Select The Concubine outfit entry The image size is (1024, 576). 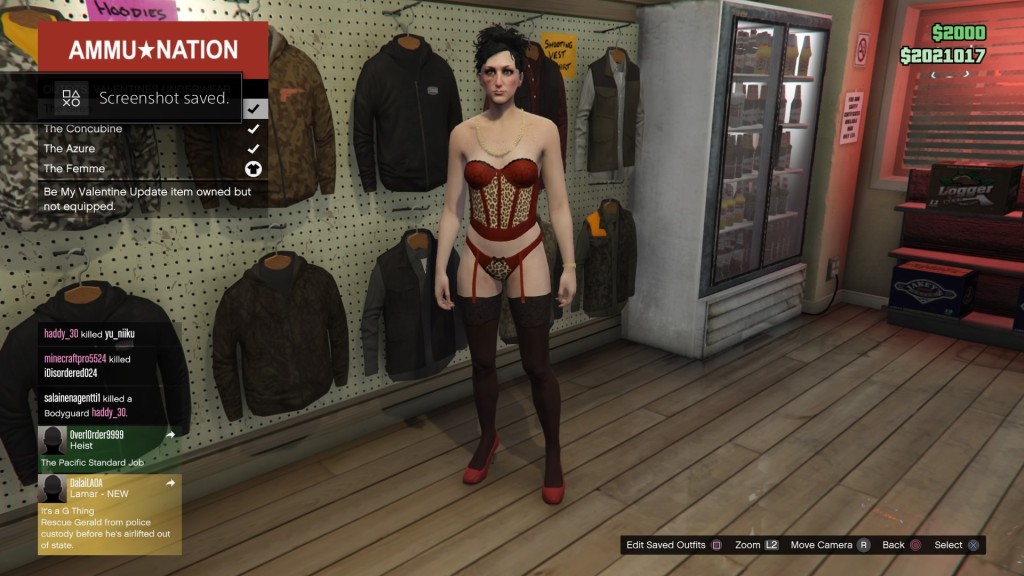150,129
